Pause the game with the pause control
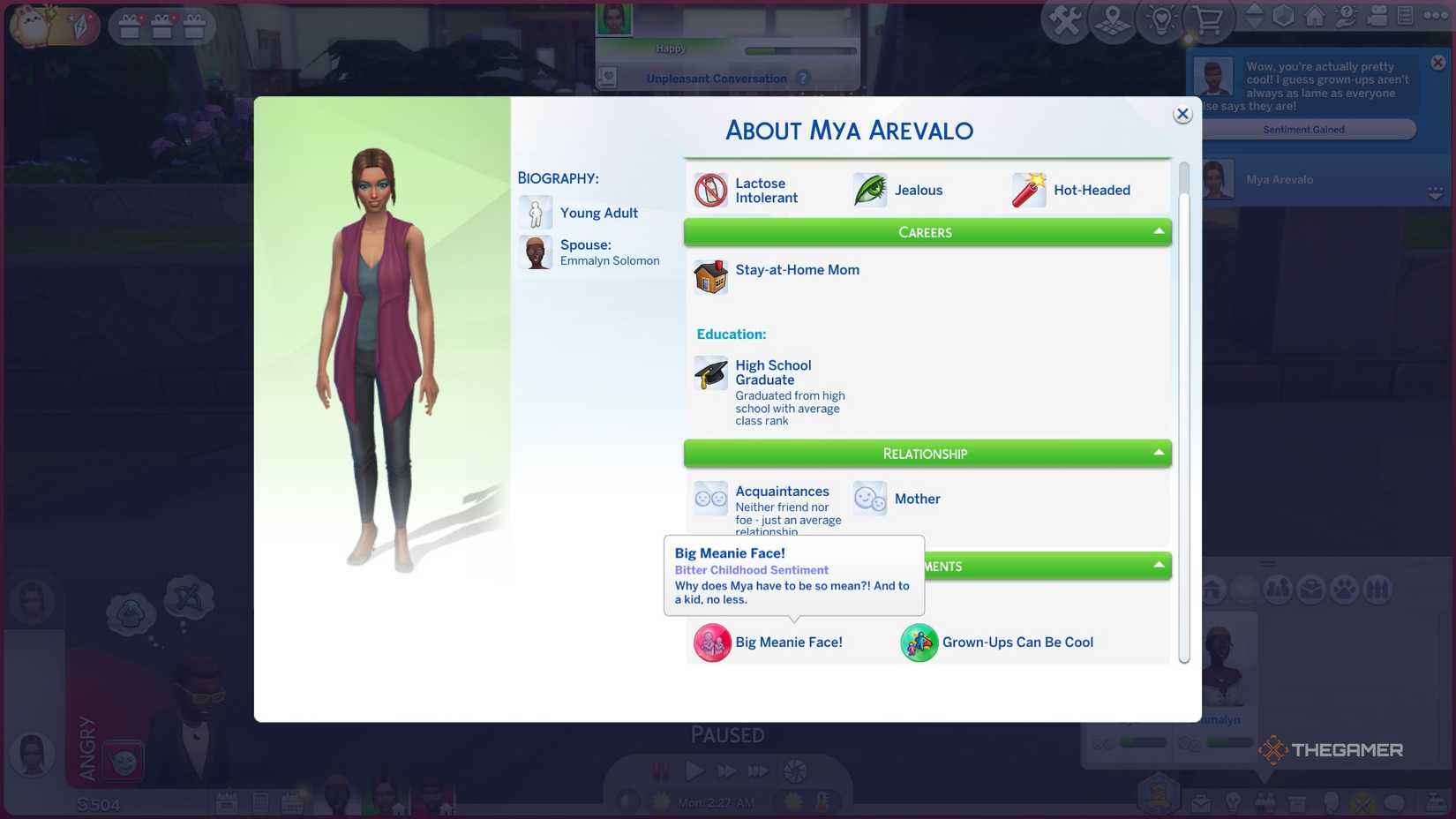Screen dimensions: 1456x819 659,770
